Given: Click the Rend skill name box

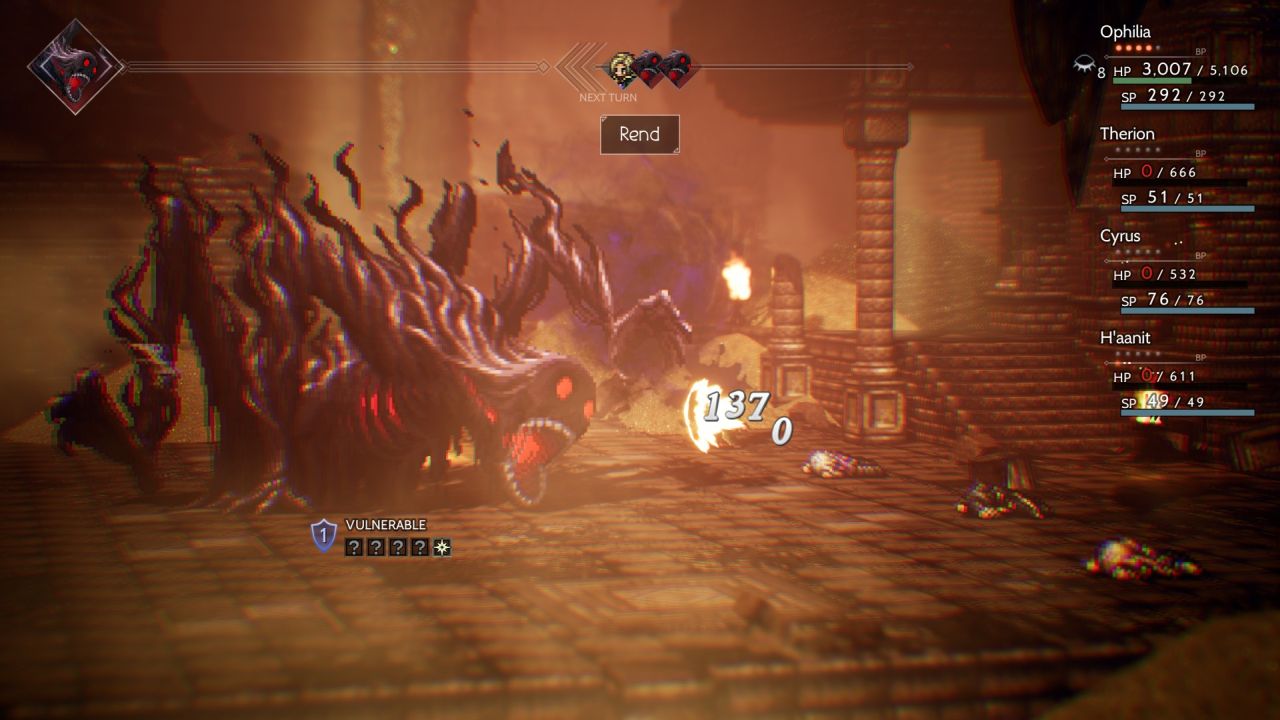Looking at the screenshot, I should pos(639,135).
